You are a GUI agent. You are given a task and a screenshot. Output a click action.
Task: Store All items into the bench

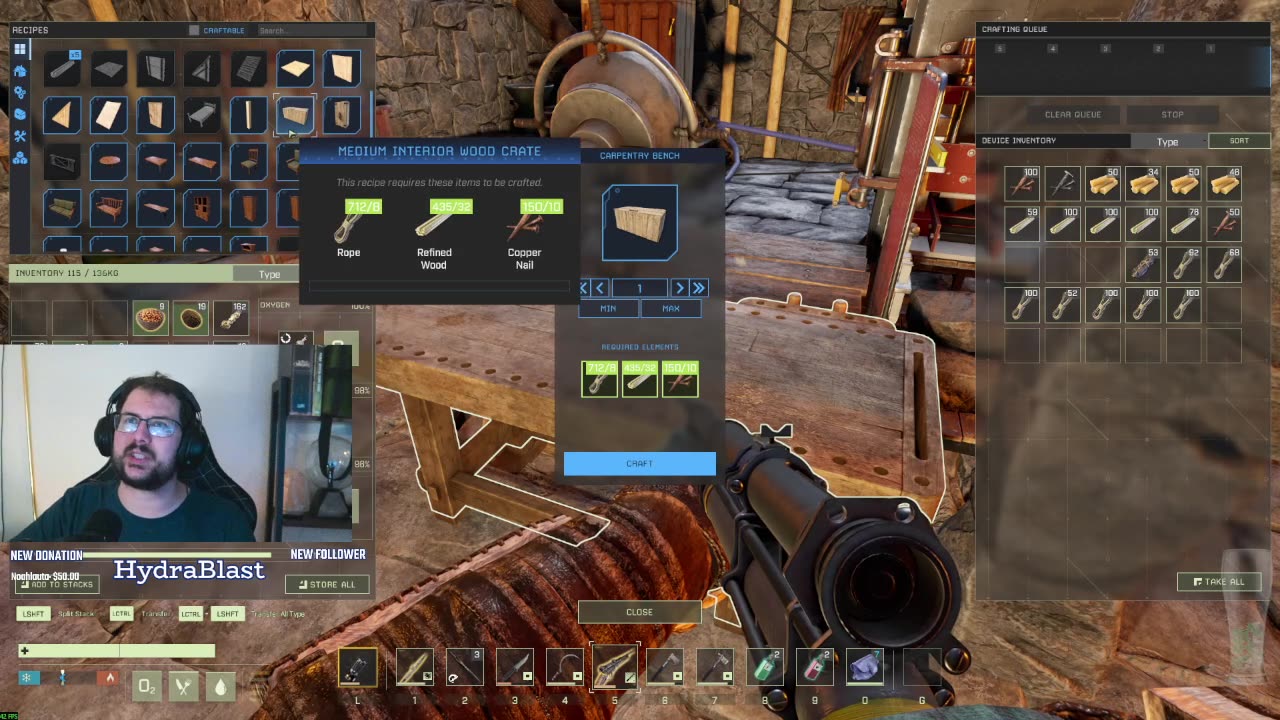click(327, 584)
